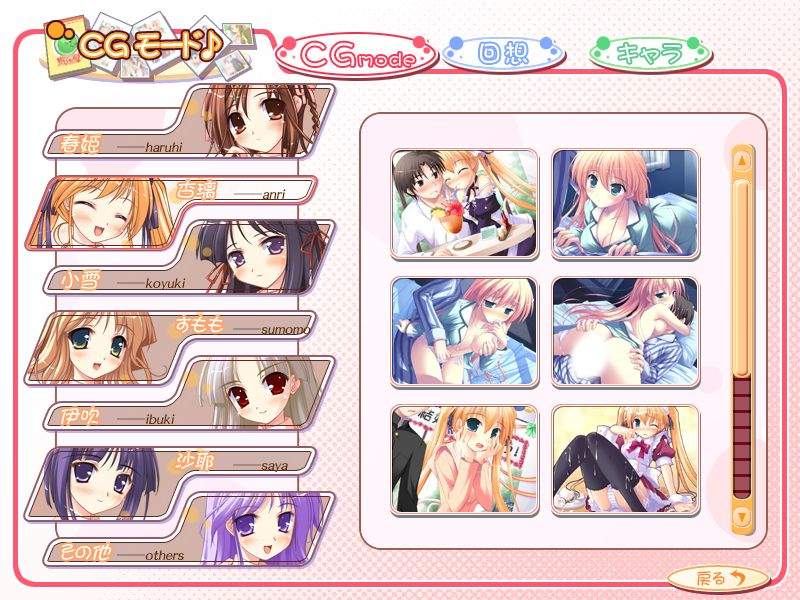This screenshot has width=800, height=600.
Task: View the chin-in-hands blonde girl thumbnail
Action: 464,459
